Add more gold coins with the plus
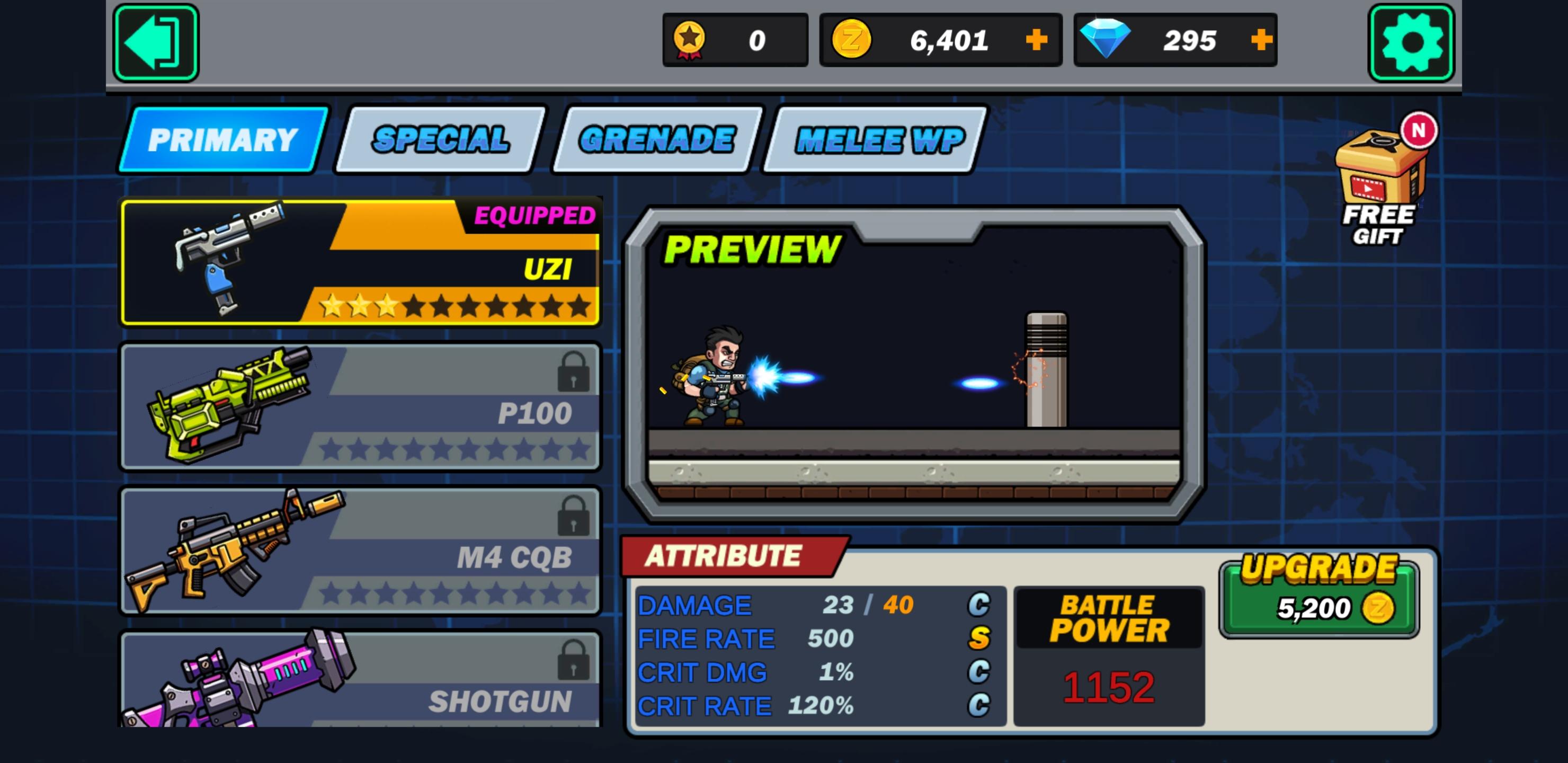 1036,40
